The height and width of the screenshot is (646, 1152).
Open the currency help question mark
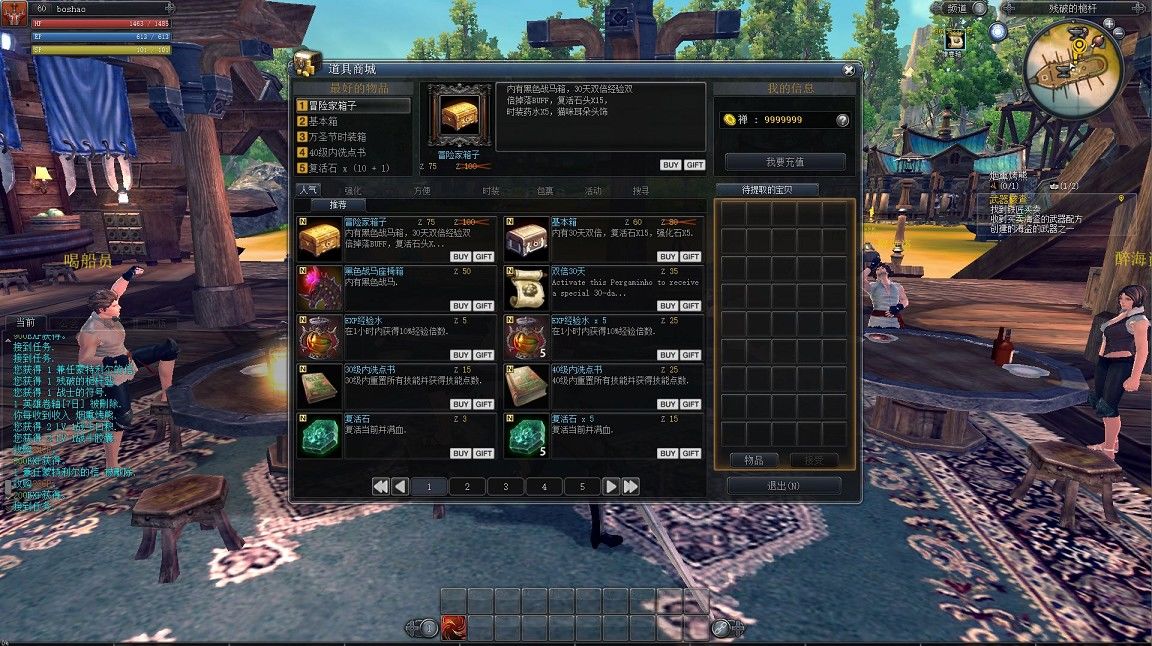pyautogui.click(x=842, y=120)
